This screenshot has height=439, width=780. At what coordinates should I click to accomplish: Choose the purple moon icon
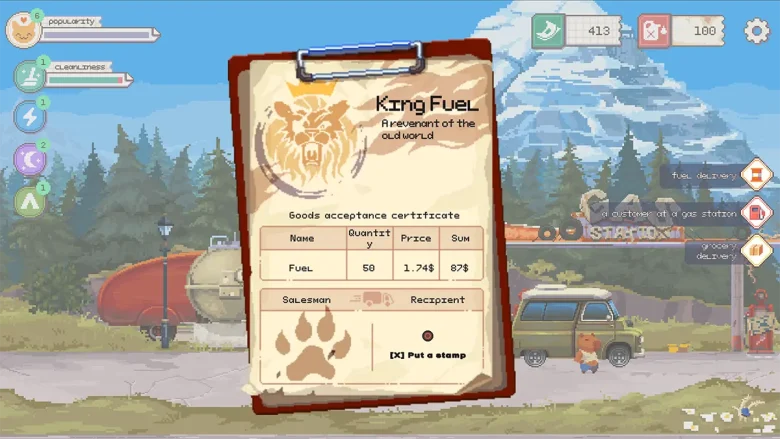(29, 159)
